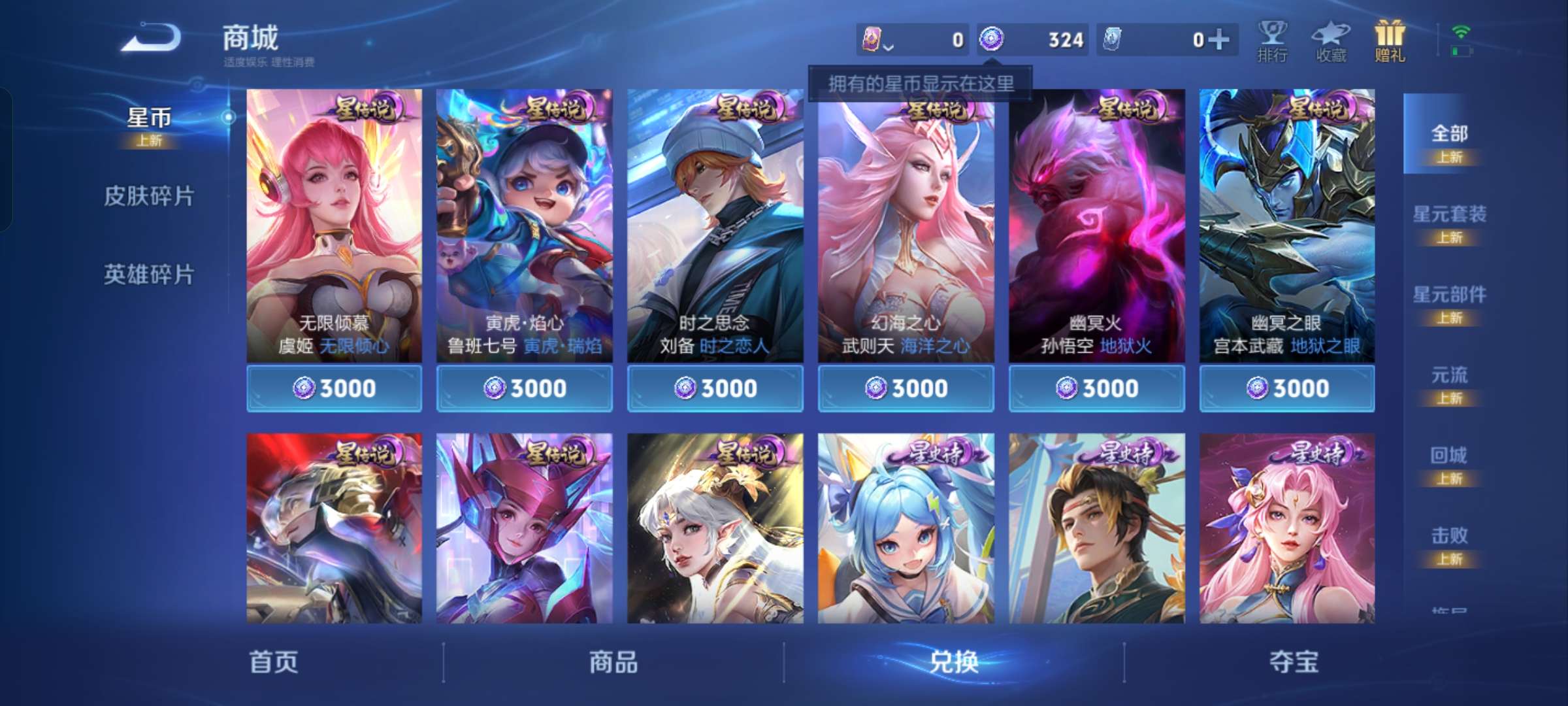1568x706 pixels.
Task: Click the back arrow to exit the shop
Action: point(152,38)
